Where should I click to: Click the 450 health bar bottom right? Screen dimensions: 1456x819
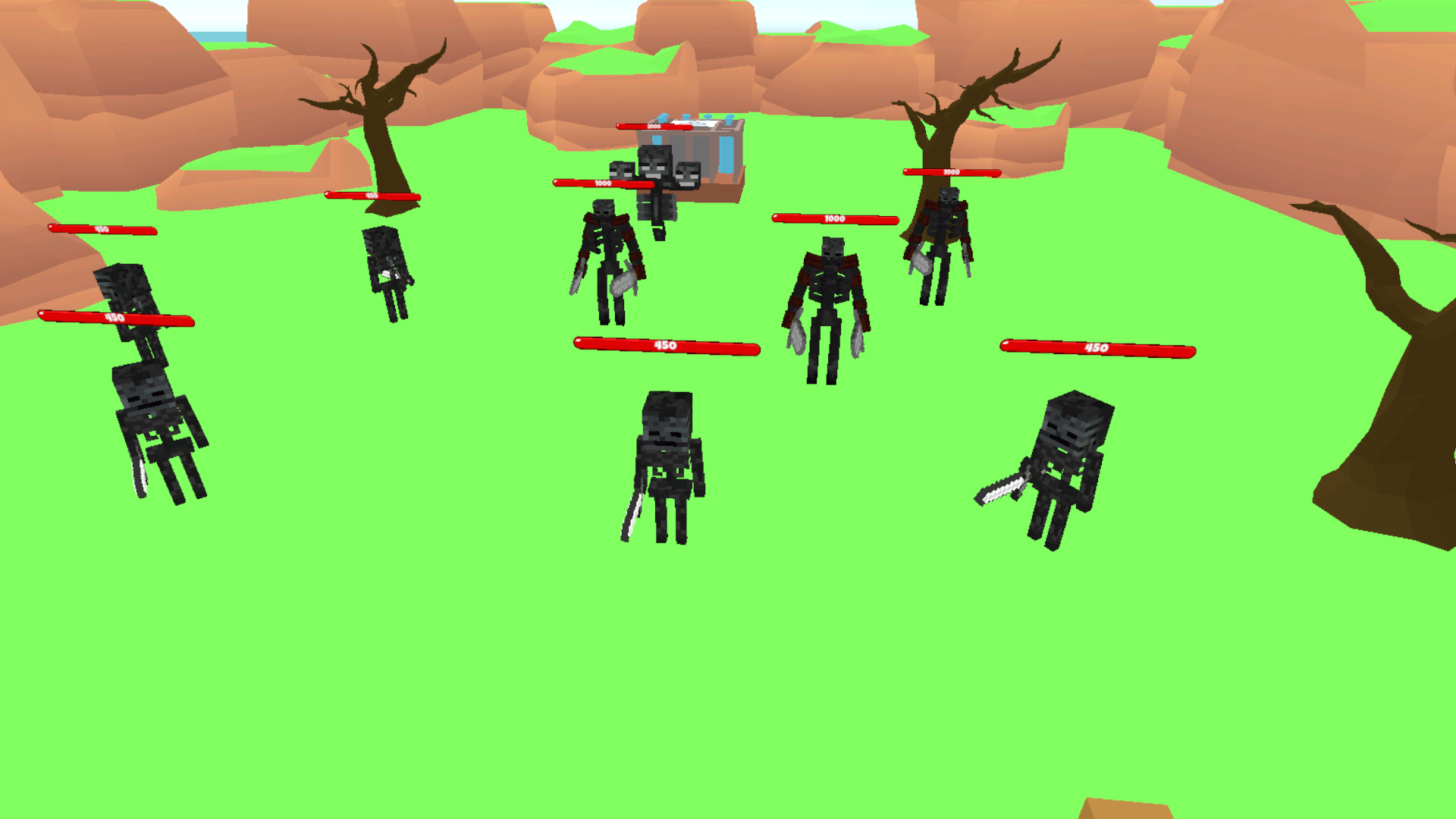1098,350
